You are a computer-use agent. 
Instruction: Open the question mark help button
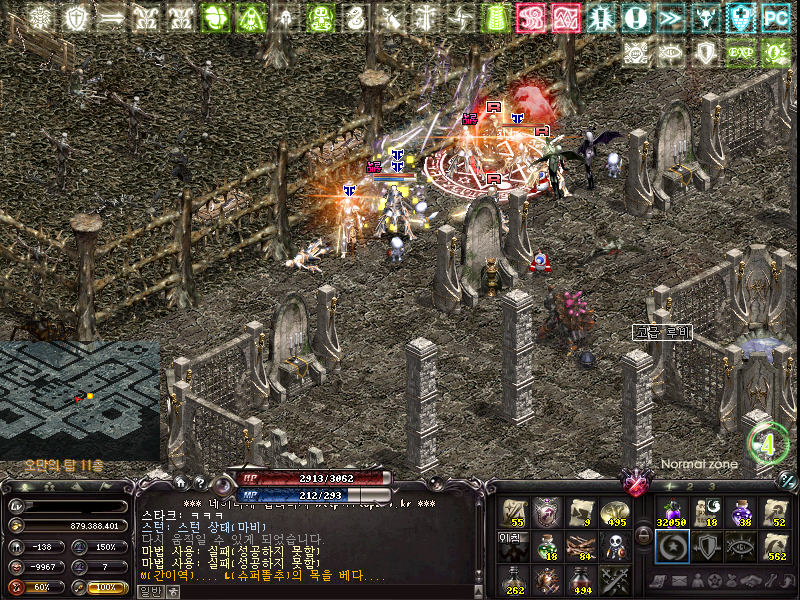pos(202,483)
